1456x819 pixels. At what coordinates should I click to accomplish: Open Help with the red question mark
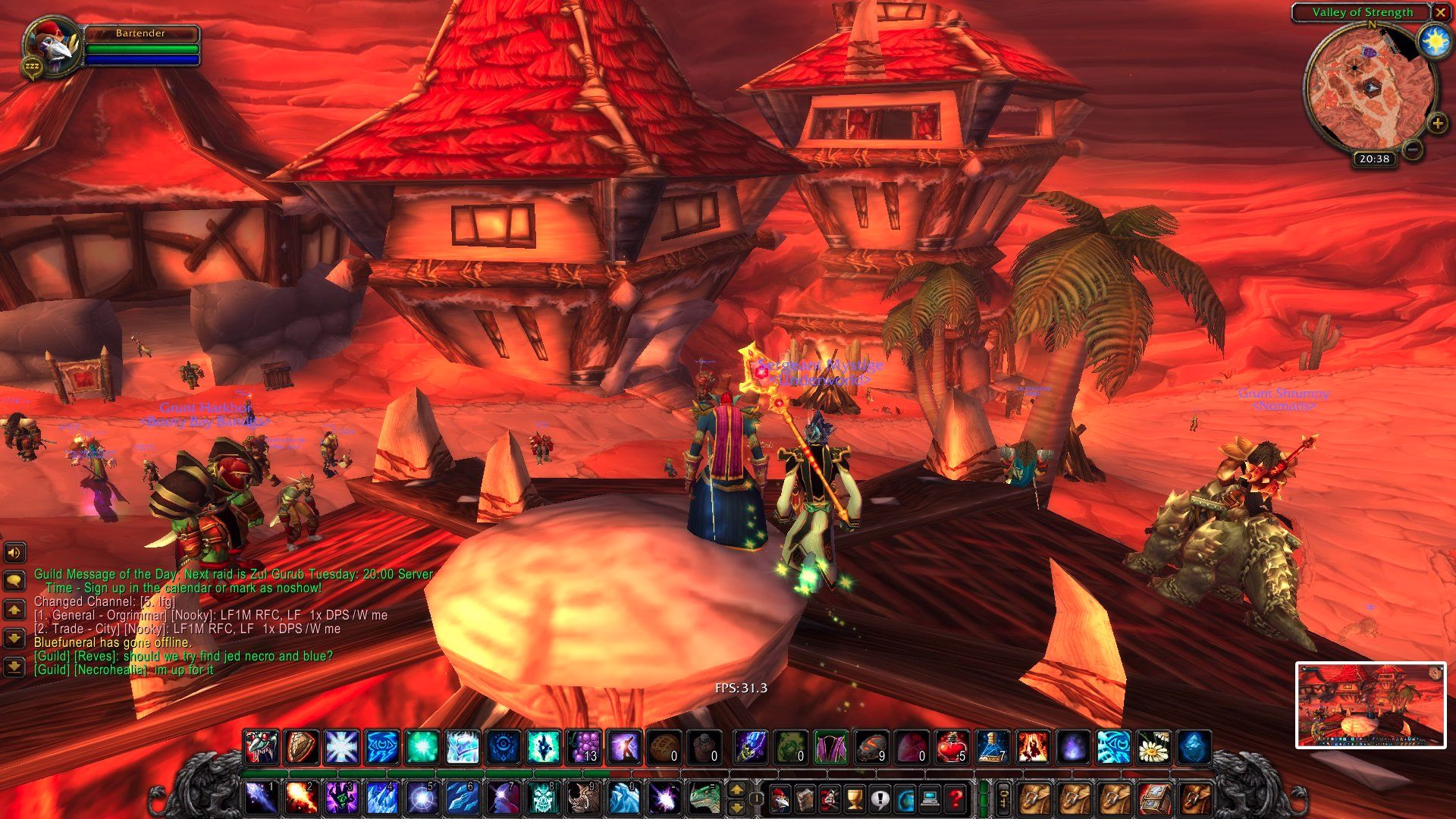coord(955,799)
